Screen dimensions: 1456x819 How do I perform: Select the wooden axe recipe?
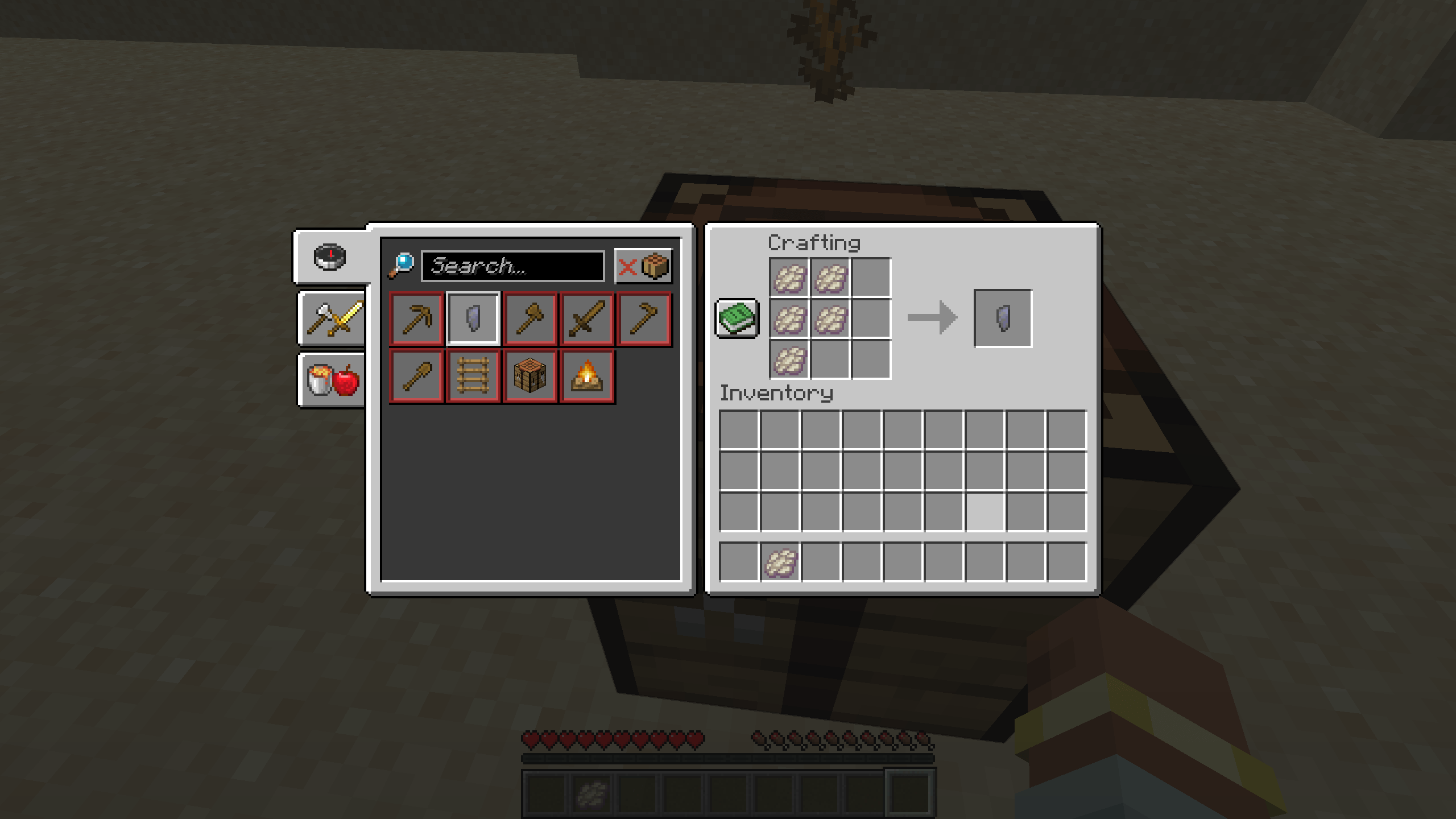click(x=530, y=318)
